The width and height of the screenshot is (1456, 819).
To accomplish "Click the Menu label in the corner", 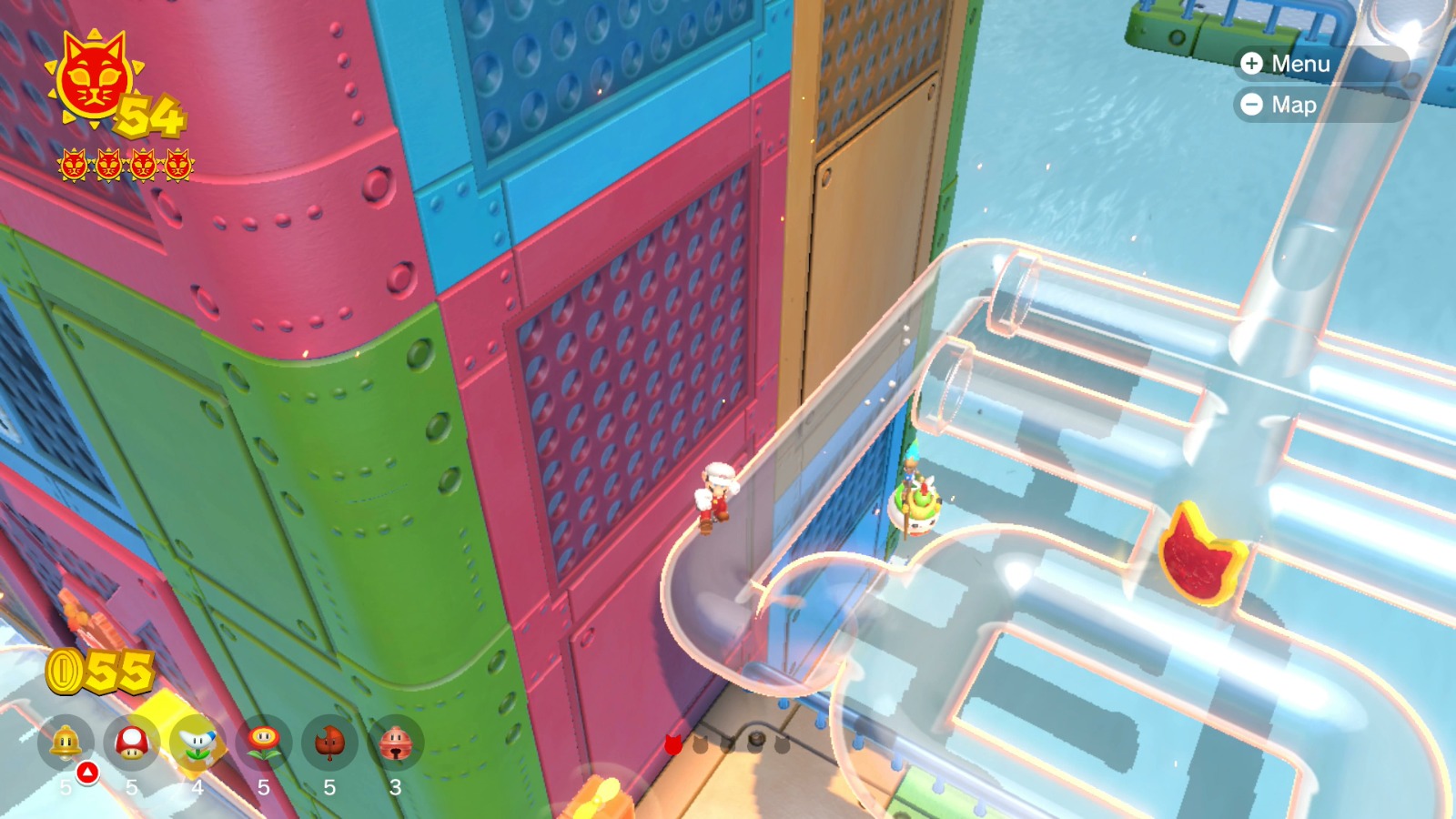I will tap(1303, 65).
